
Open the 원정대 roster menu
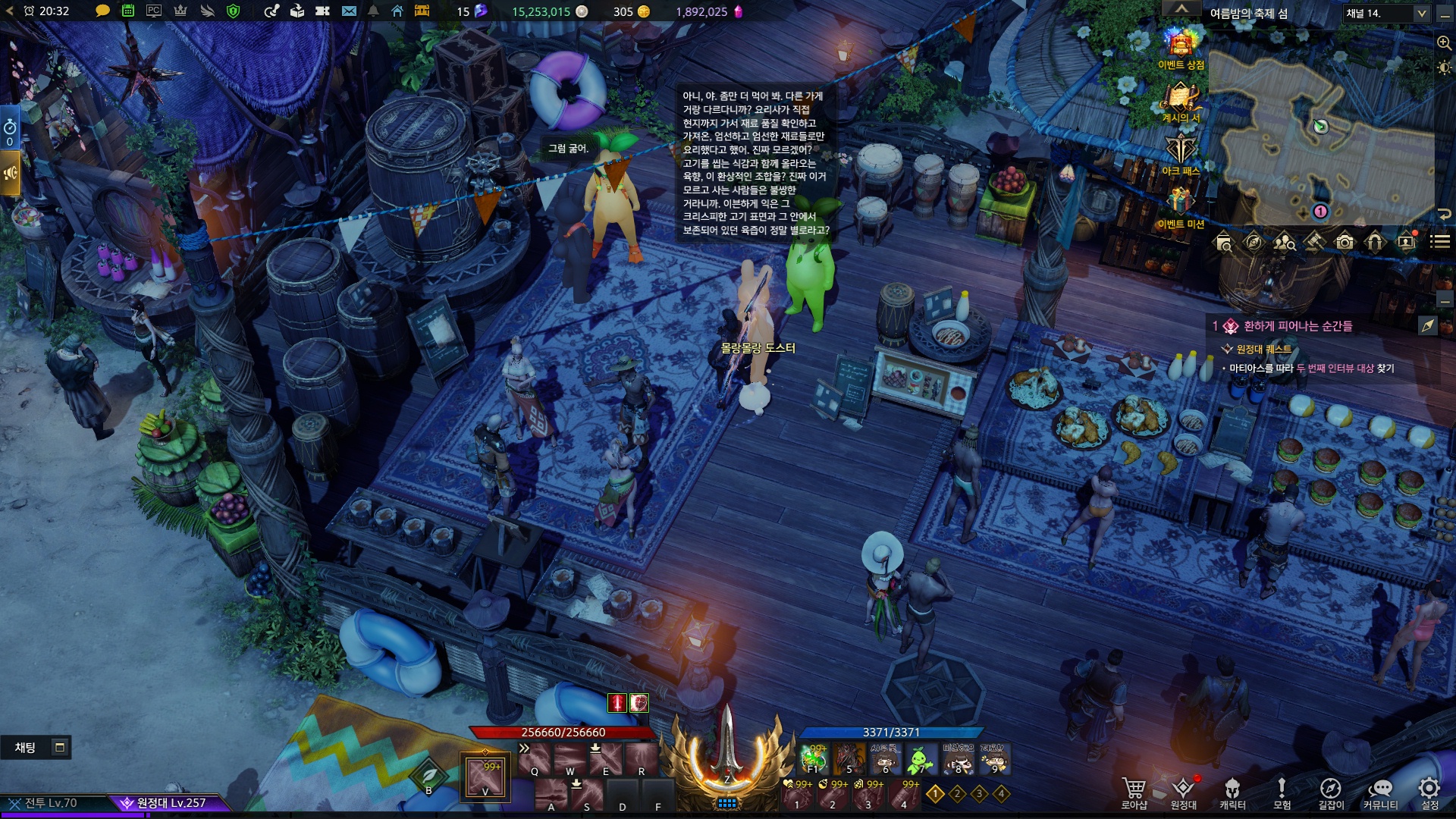pos(1183,792)
